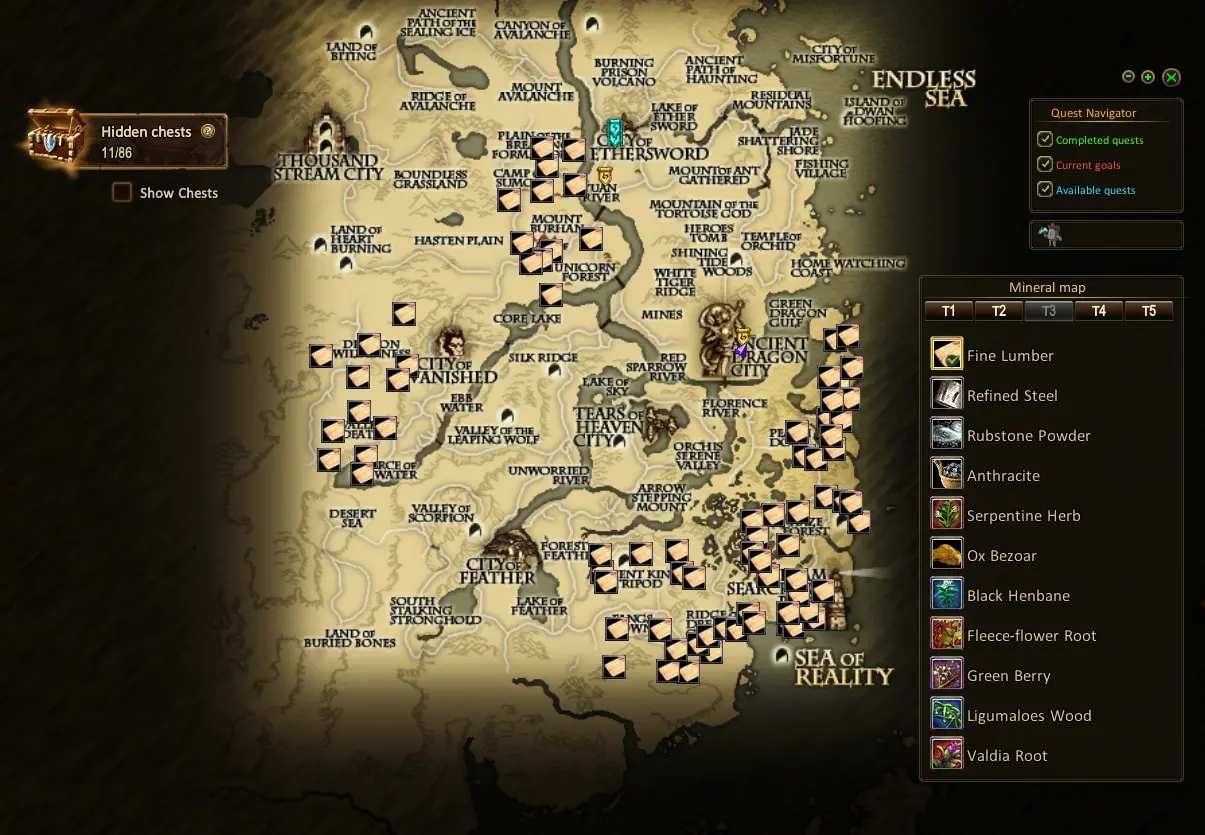This screenshot has width=1205, height=835.
Task: Zoom out the map with minus button
Action: coord(1128,77)
